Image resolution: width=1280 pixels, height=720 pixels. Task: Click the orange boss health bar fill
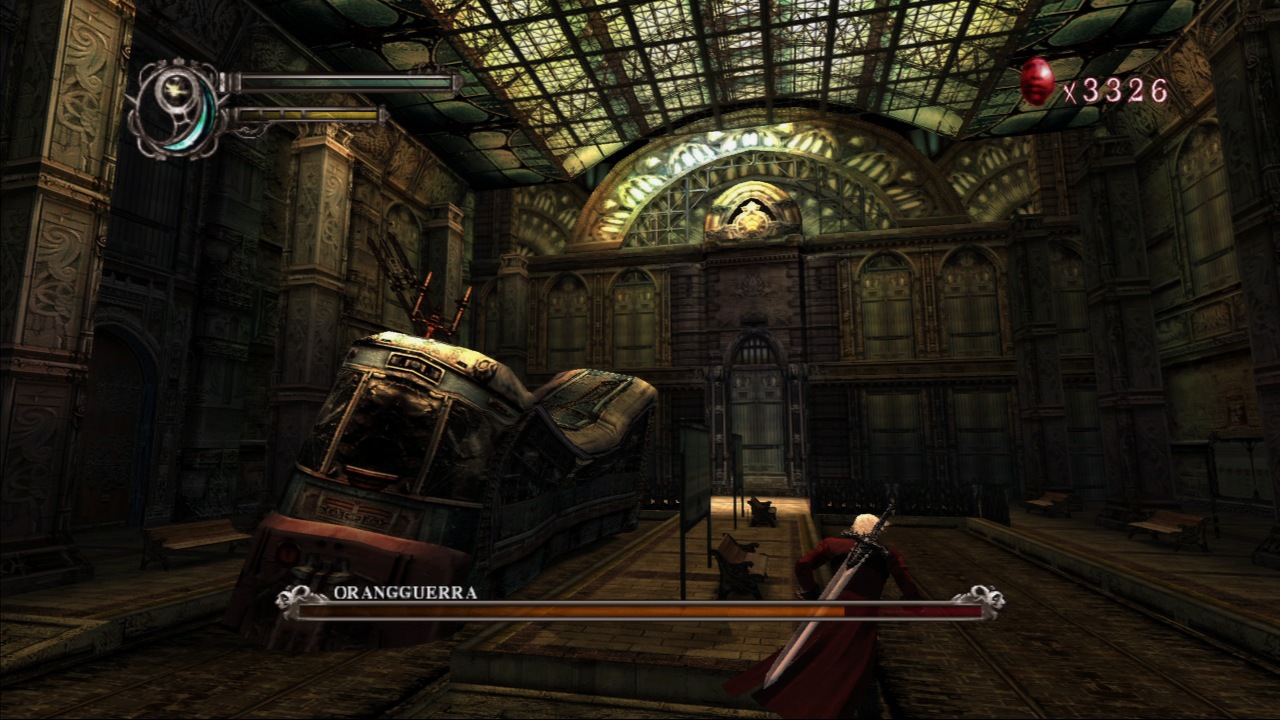click(600, 608)
